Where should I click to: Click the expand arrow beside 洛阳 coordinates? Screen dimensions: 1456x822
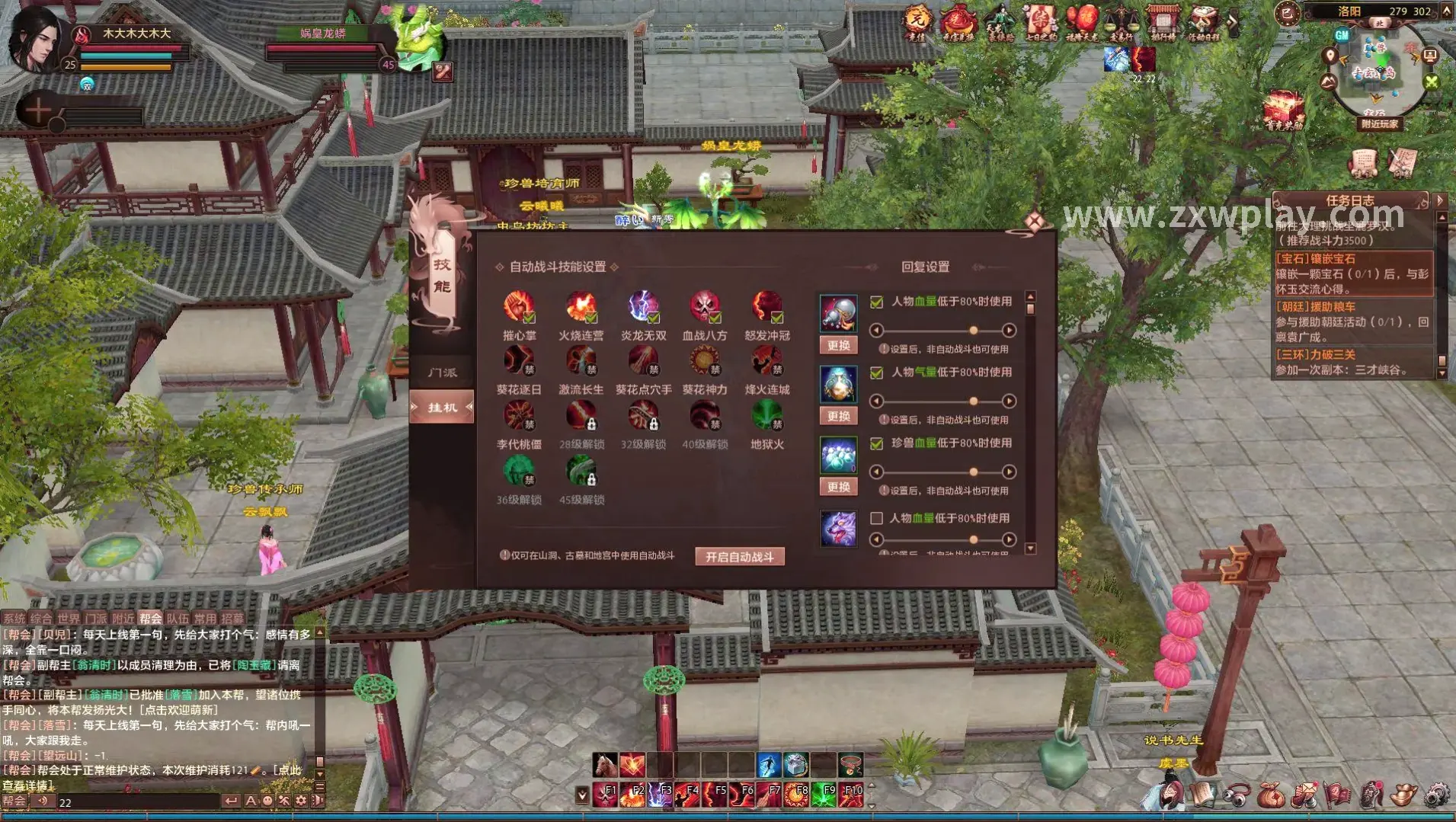click(1447, 13)
